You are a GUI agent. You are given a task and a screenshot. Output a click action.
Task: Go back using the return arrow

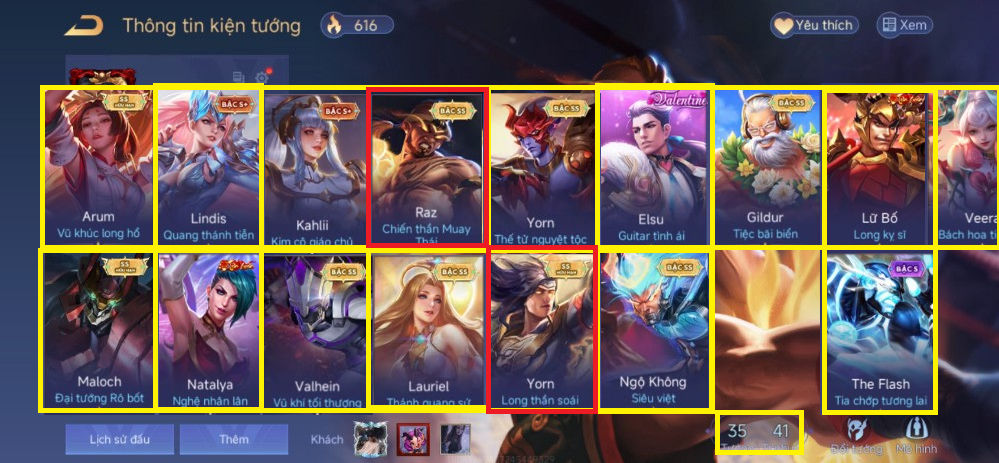click(89, 25)
